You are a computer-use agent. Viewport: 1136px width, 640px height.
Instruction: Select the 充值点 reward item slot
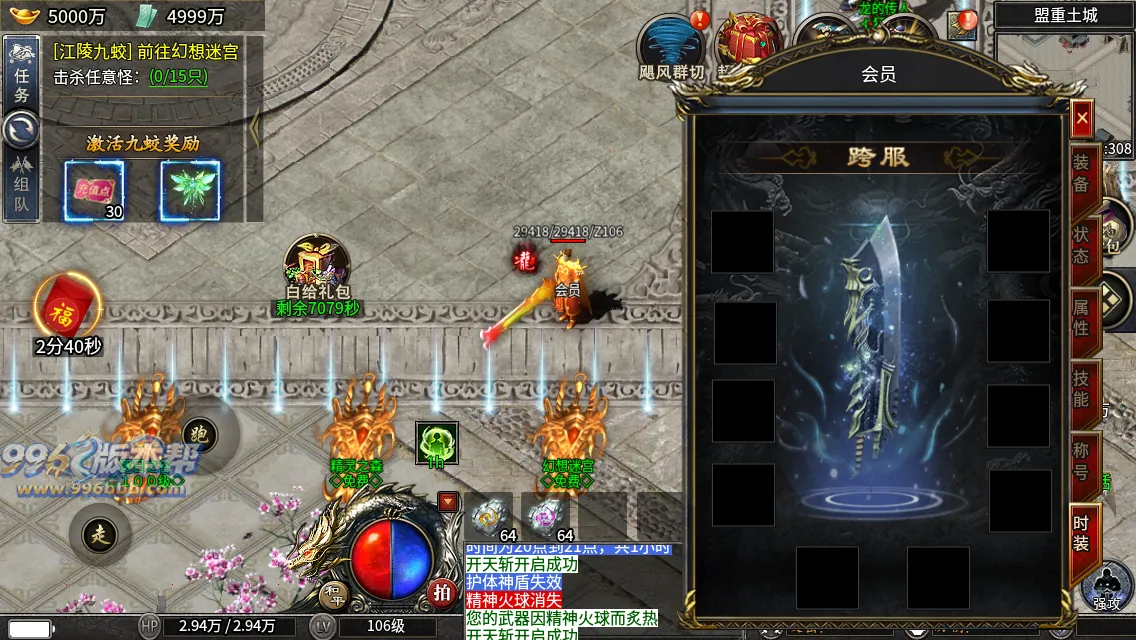pos(95,190)
